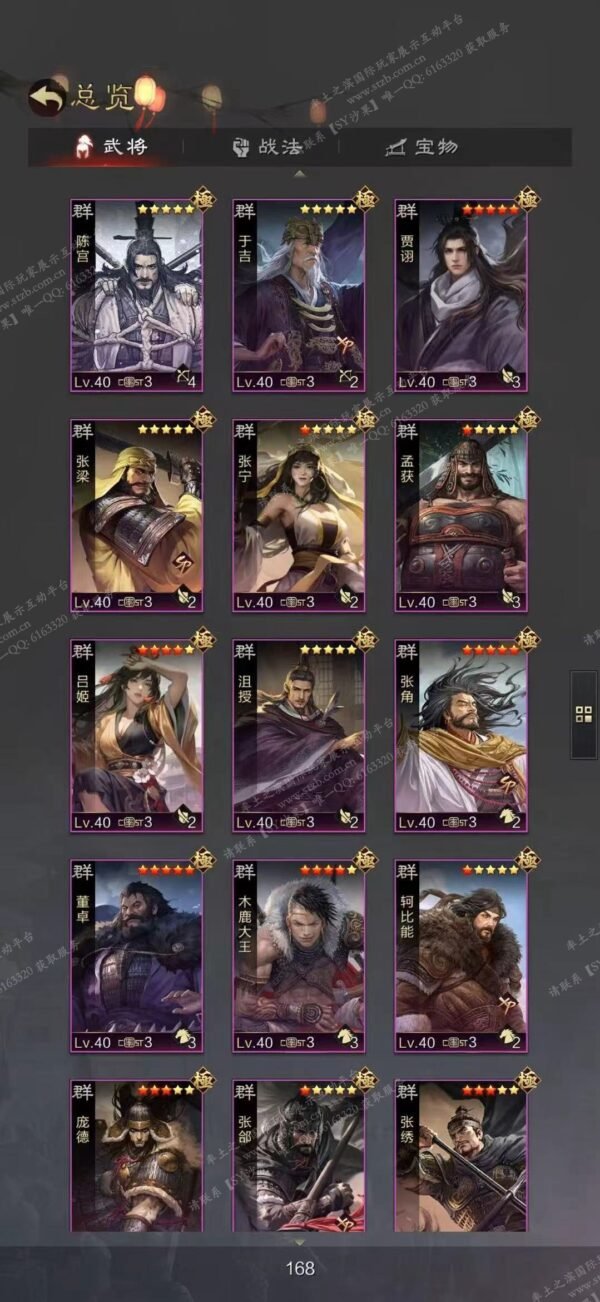View the 木鹿大王 general card
Image resolution: width=600 pixels, height=1302 pixels.
click(x=298, y=955)
